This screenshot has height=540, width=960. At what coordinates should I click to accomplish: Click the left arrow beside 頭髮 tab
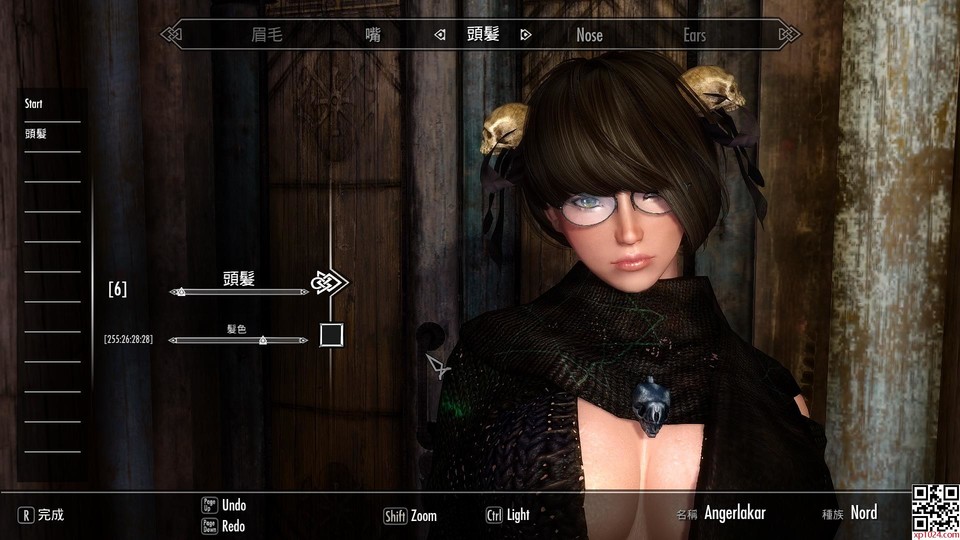tap(440, 35)
